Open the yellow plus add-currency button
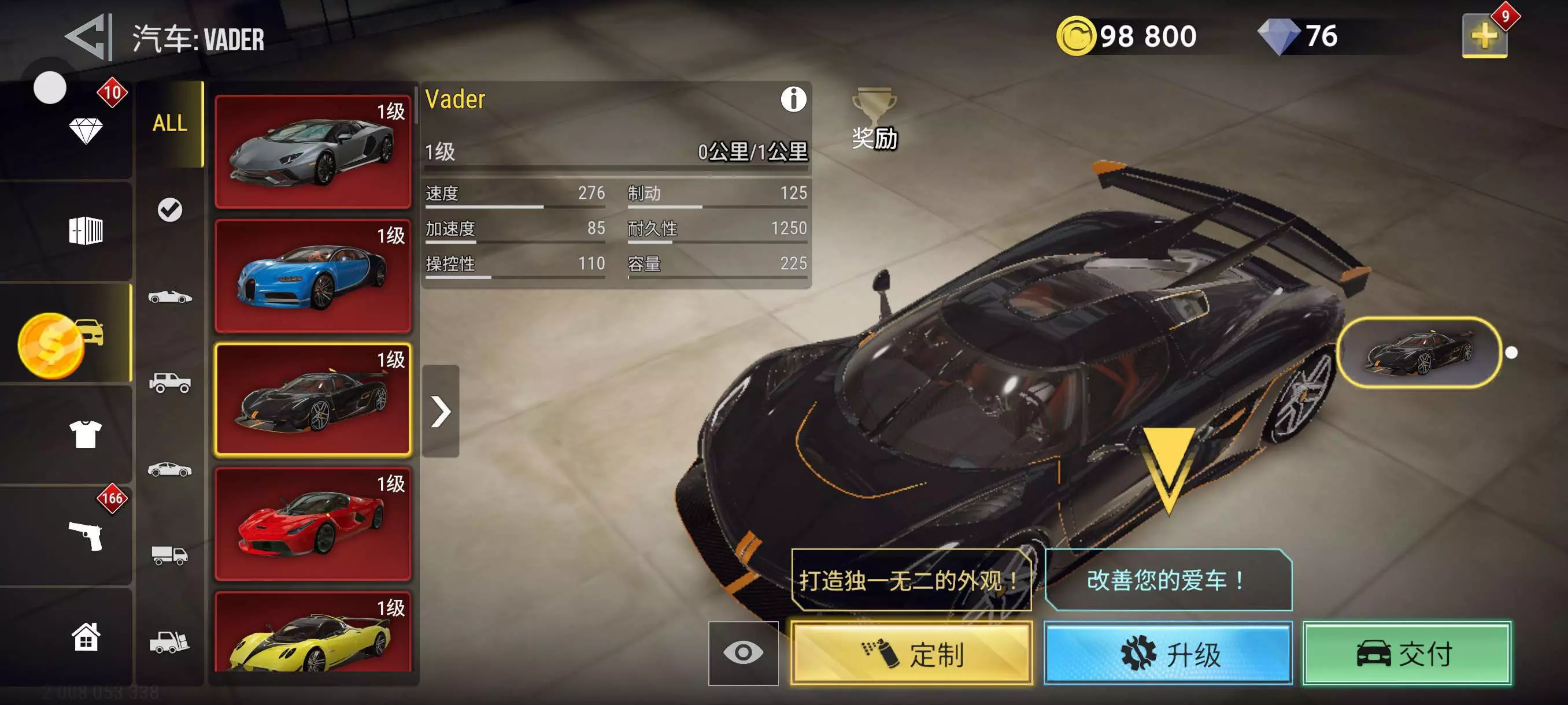1568x705 pixels. 1484,36
